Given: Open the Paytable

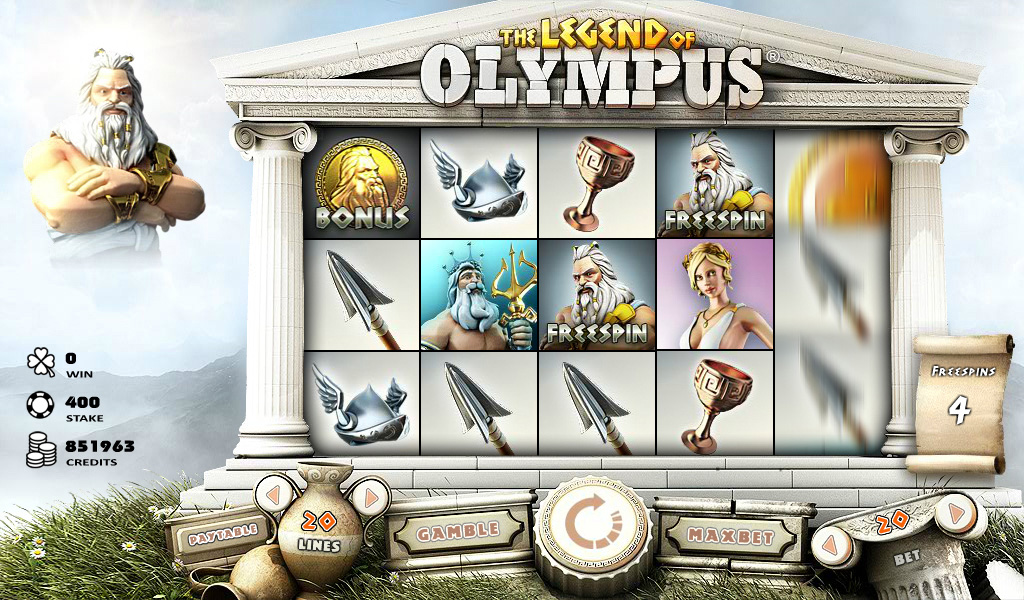Looking at the screenshot, I should point(221,530).
